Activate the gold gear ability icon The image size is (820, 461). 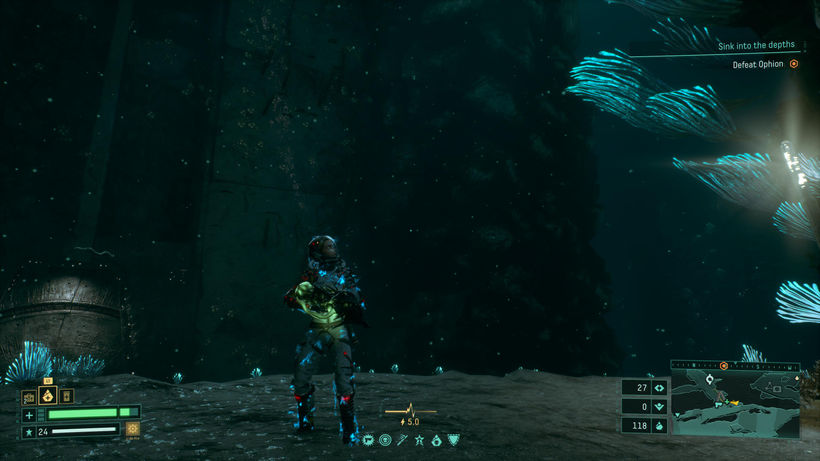pyautogui.click(x=132, y=429)
